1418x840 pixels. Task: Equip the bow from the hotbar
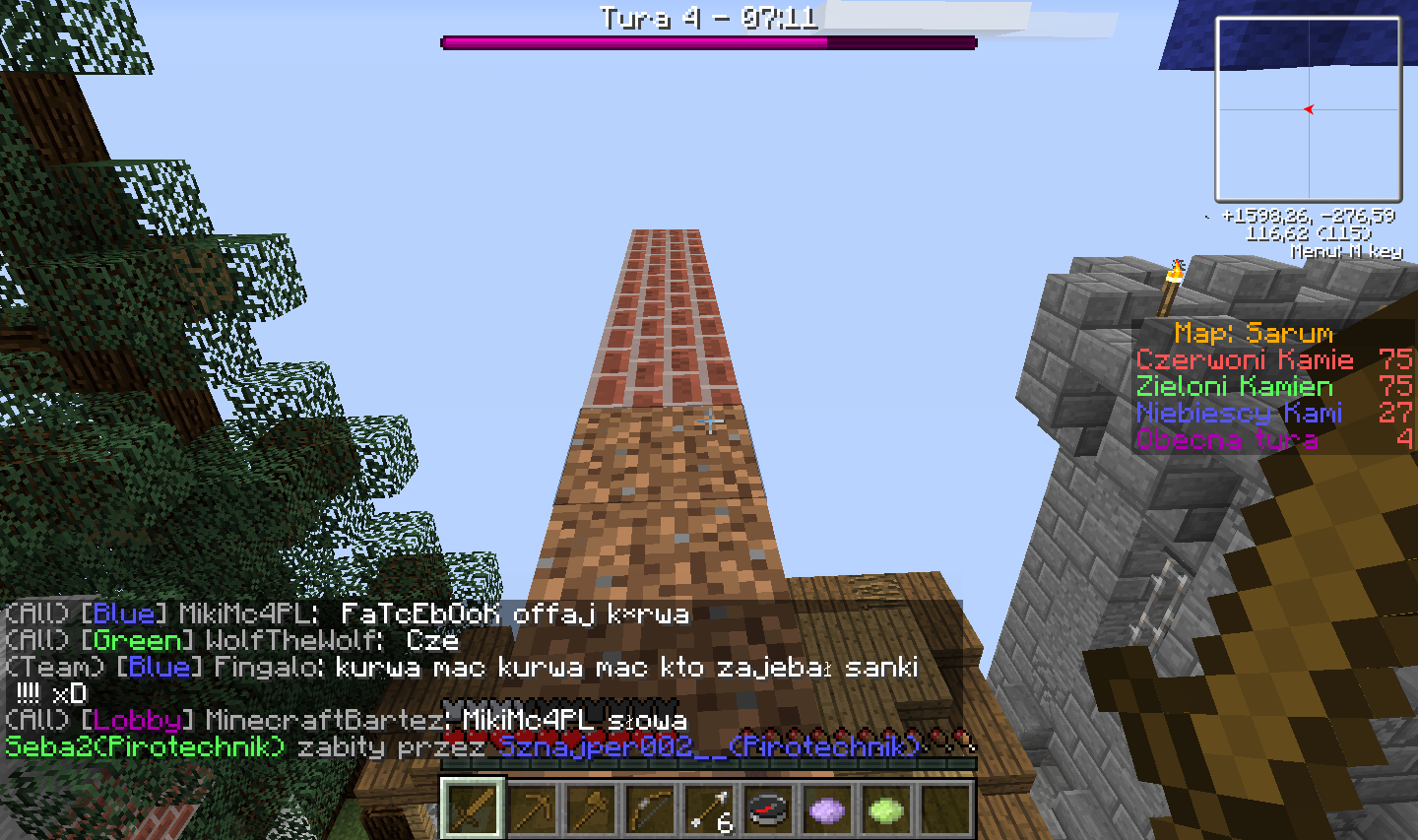[651, 809]
